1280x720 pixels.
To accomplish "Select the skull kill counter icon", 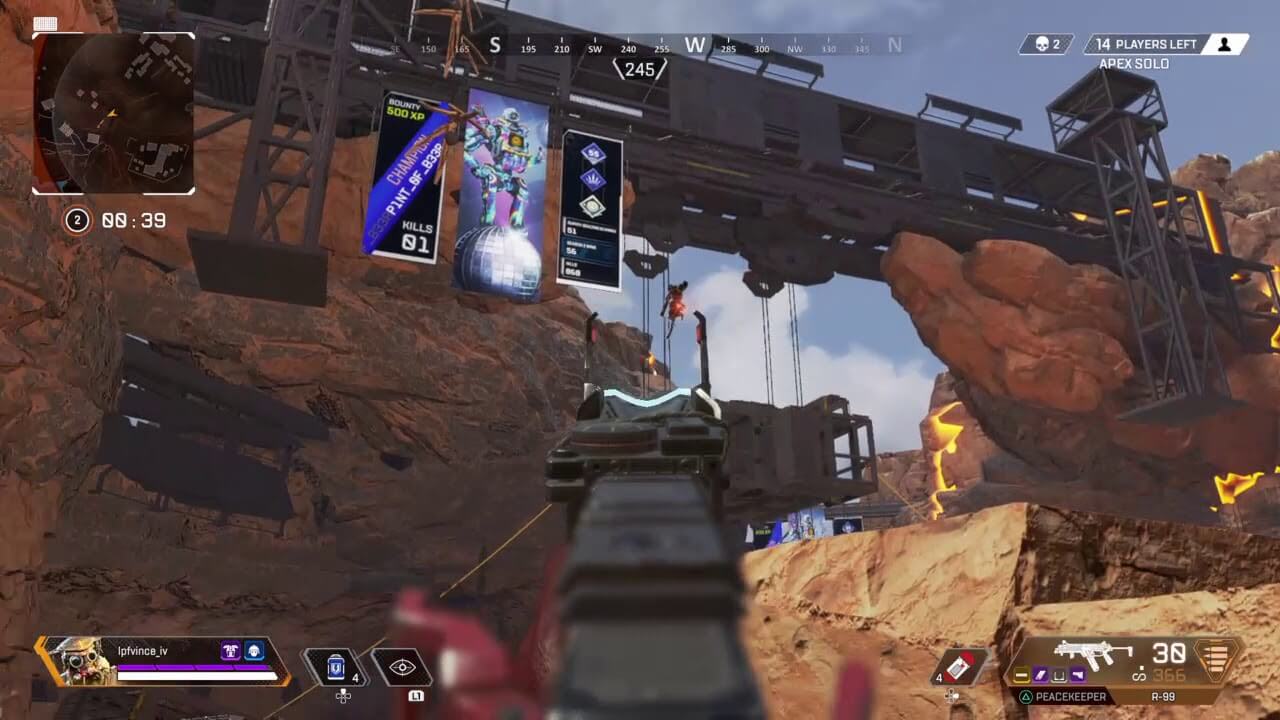I will pyautogui.click(x=1042, y=44).
